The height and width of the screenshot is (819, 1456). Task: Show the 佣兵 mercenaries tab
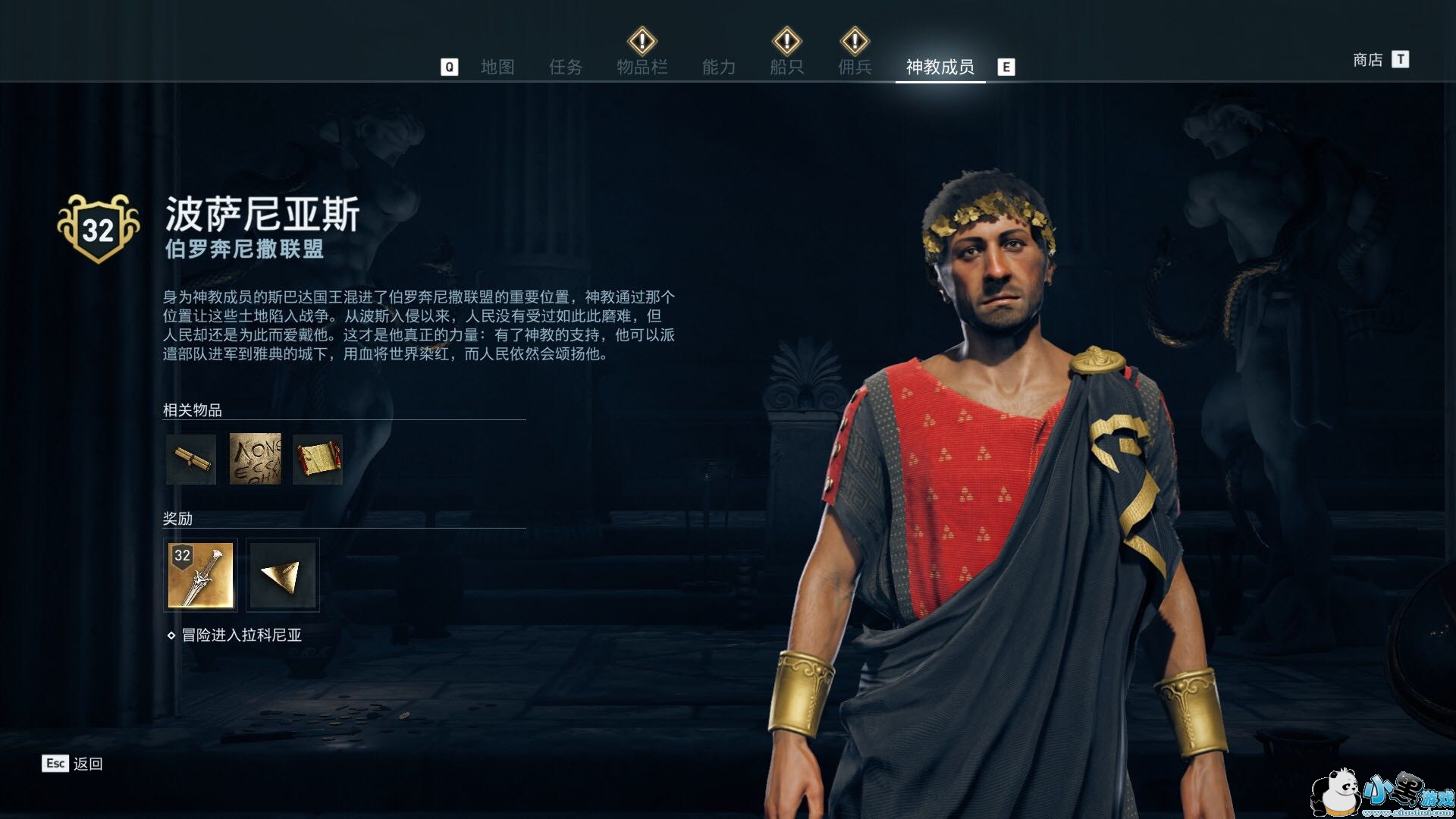click(x=855, y=67)
